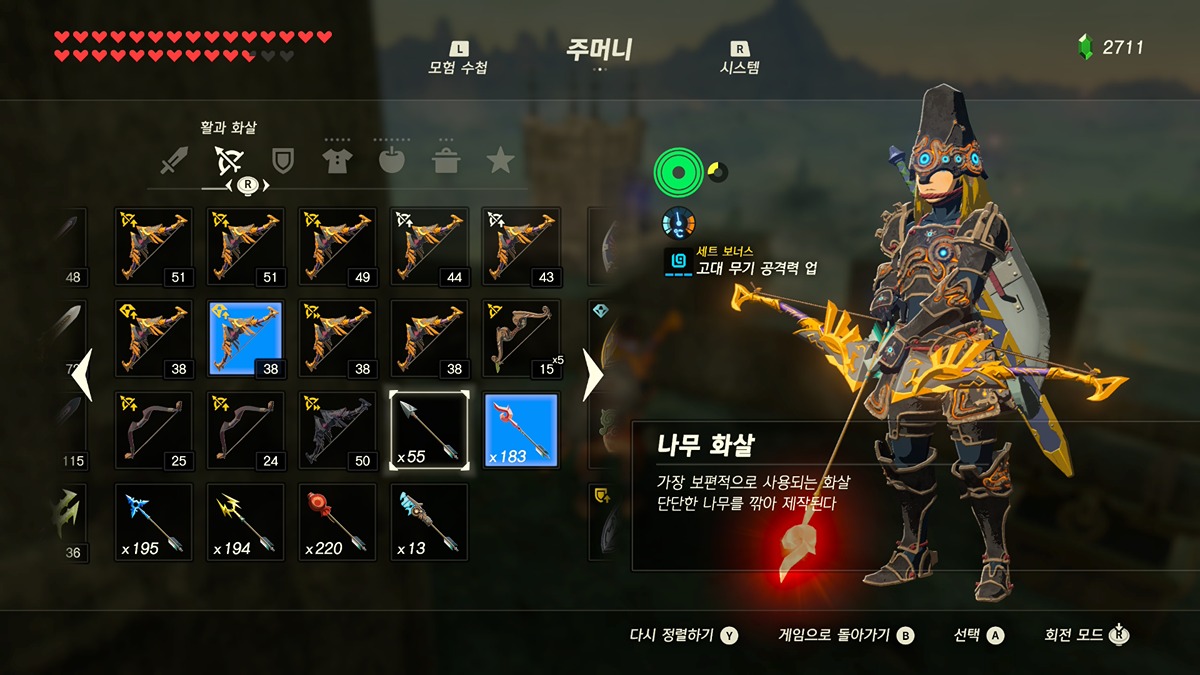Choose the wooden bow with 25 attack
The image size is (1200, 675).
[153, 430]
